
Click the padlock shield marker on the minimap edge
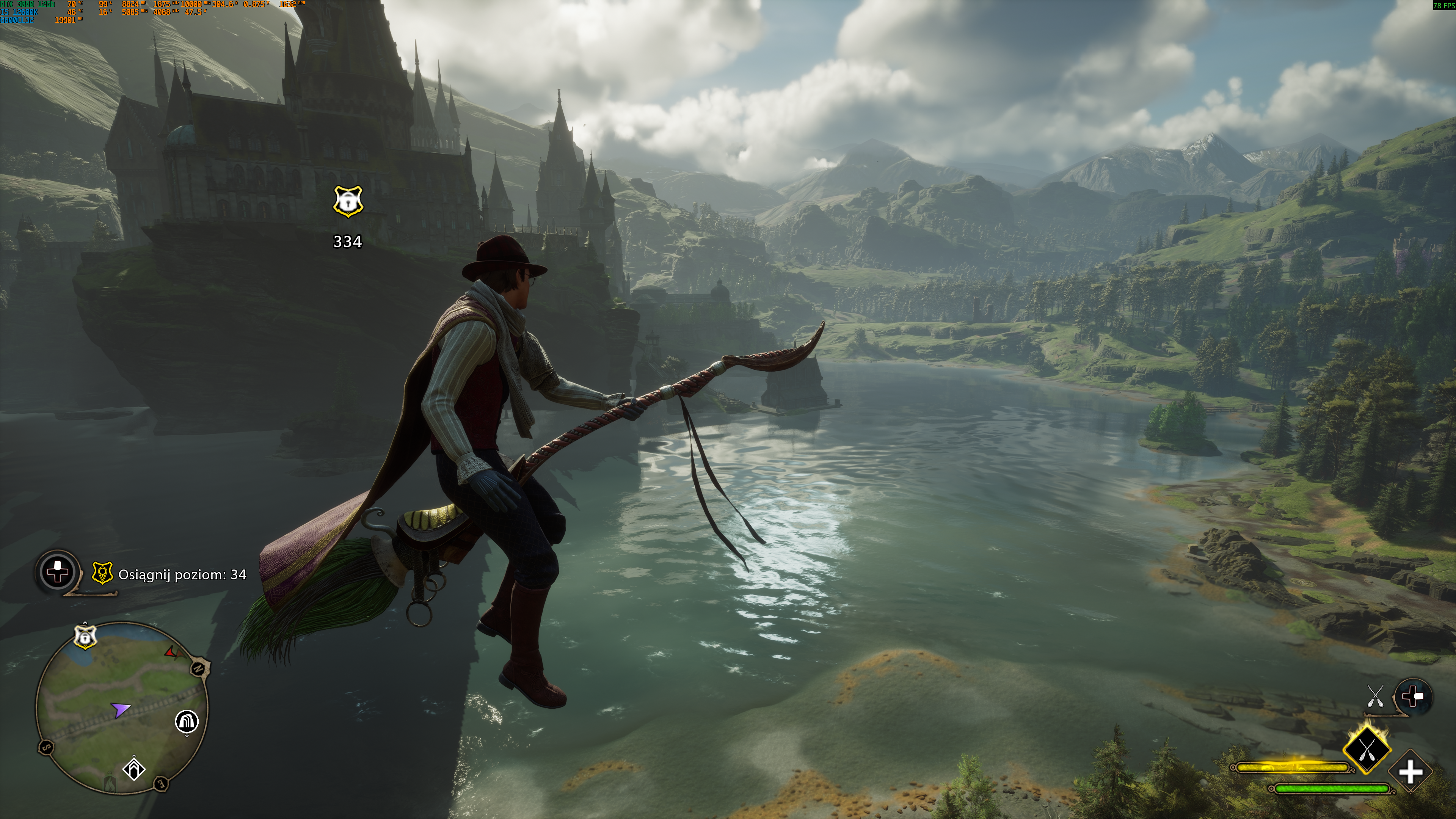(x=85, y=637)
